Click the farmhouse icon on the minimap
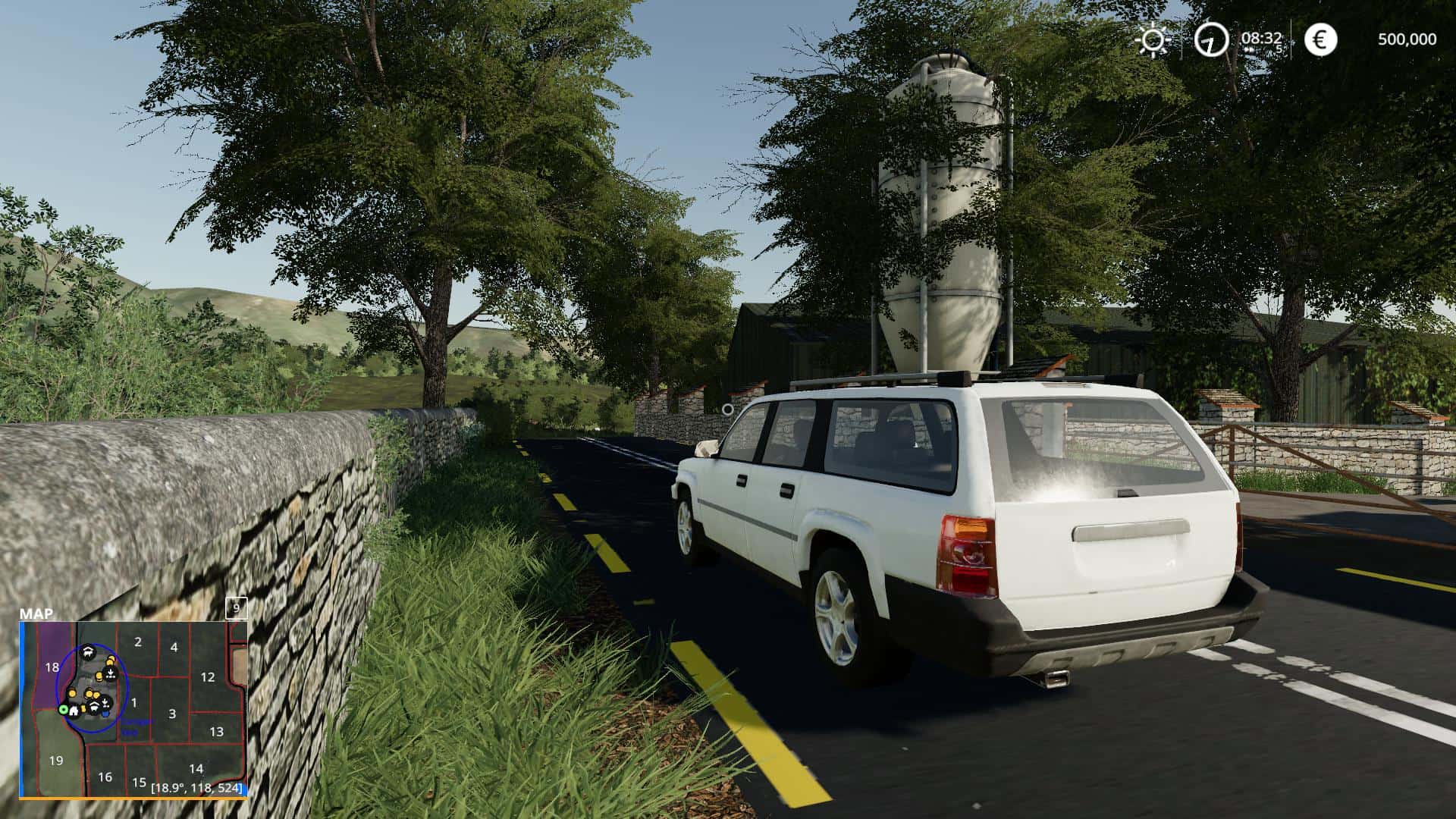 [74, 711]
